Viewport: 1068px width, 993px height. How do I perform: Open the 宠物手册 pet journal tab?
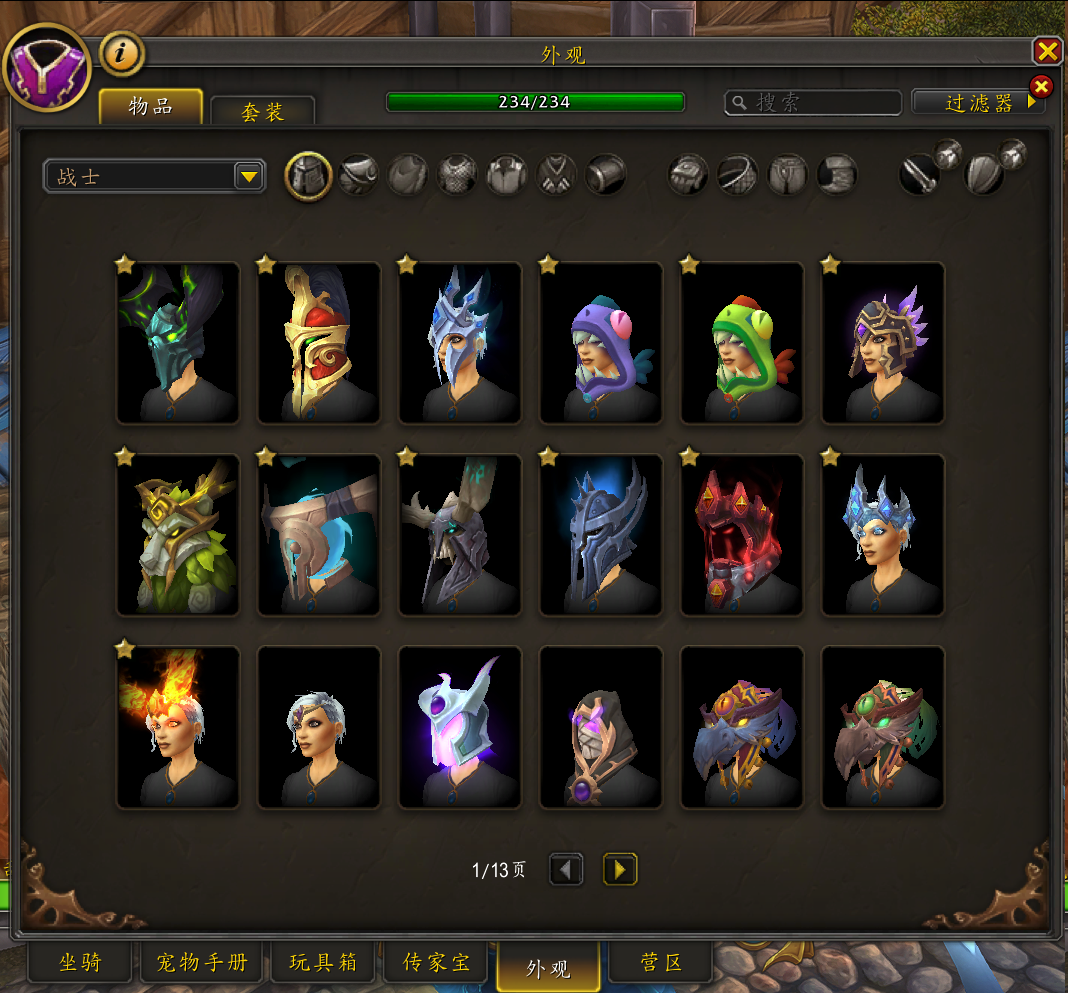click(201, 963)
